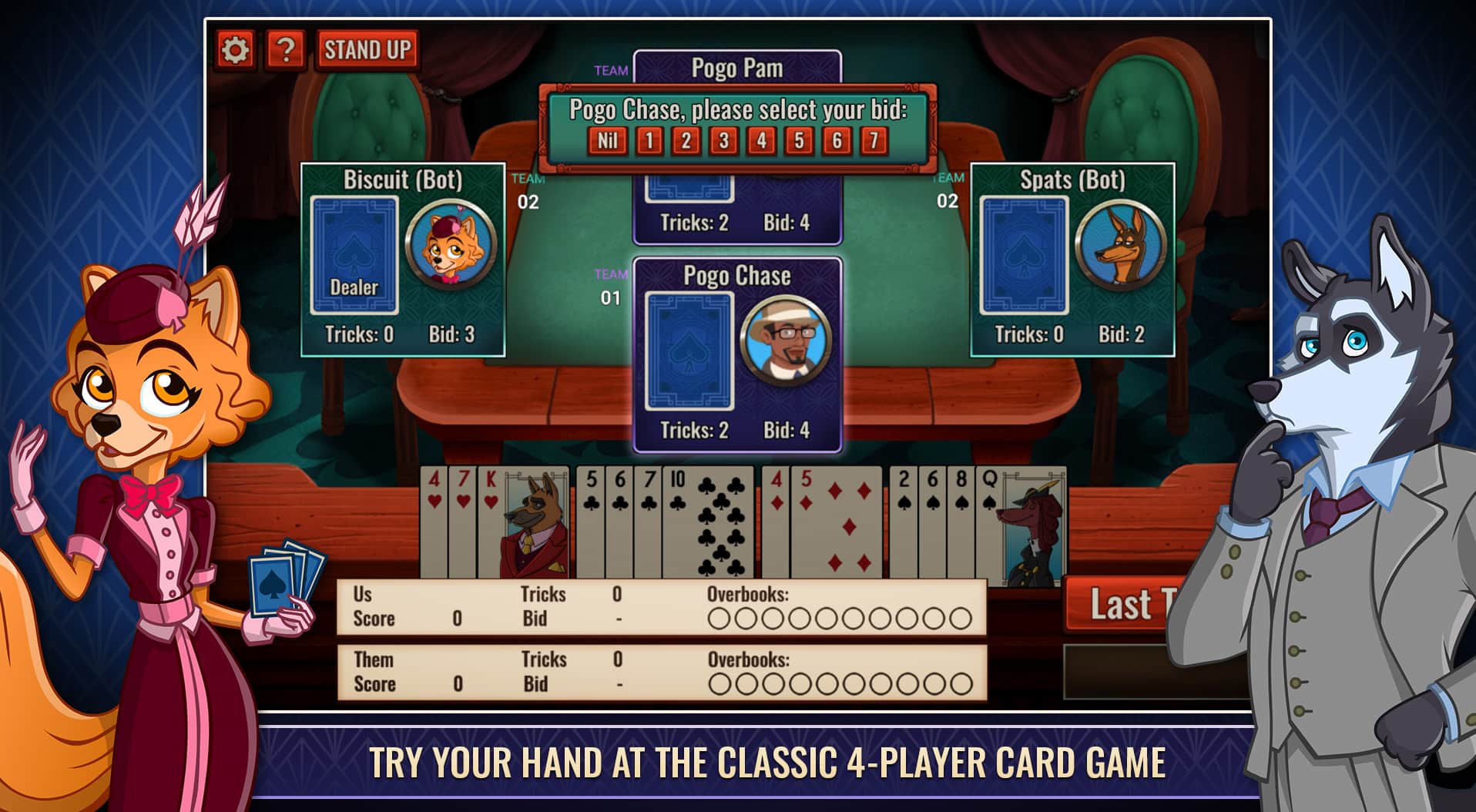The image size is (1476, 812).
Task: Play the 10 of Clubs card
Action: click(x=706, y=524)
